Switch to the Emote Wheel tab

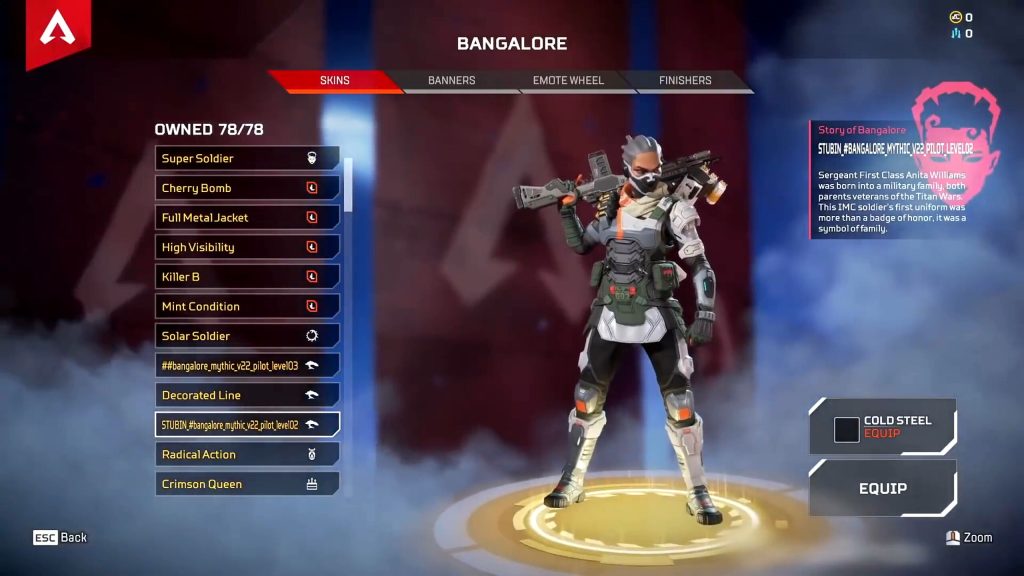coord(568,81)
